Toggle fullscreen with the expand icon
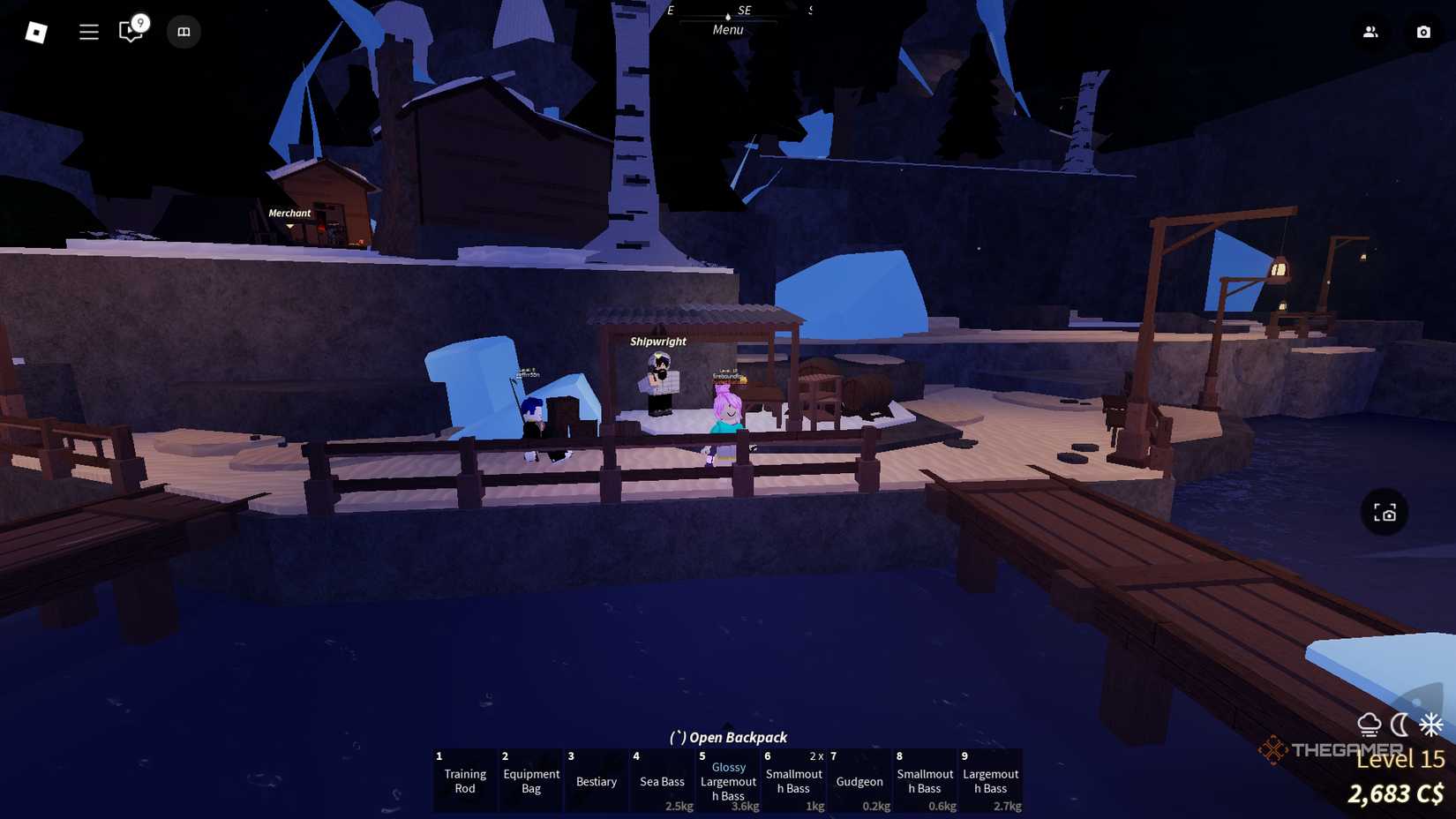This screenshot has height=819, width=1456. click(1385, 512)
